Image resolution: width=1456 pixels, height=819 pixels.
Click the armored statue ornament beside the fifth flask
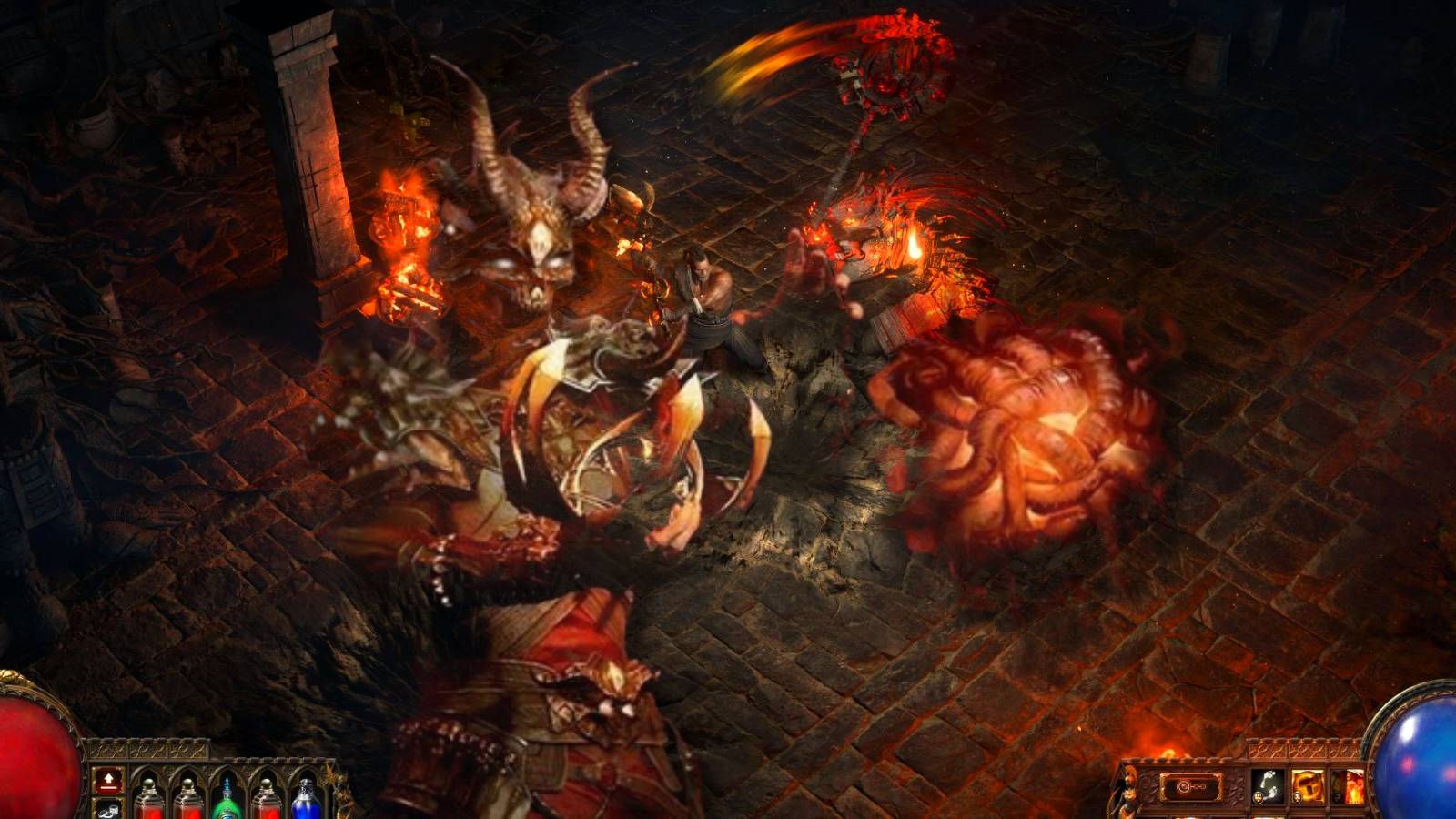point(342,799)
